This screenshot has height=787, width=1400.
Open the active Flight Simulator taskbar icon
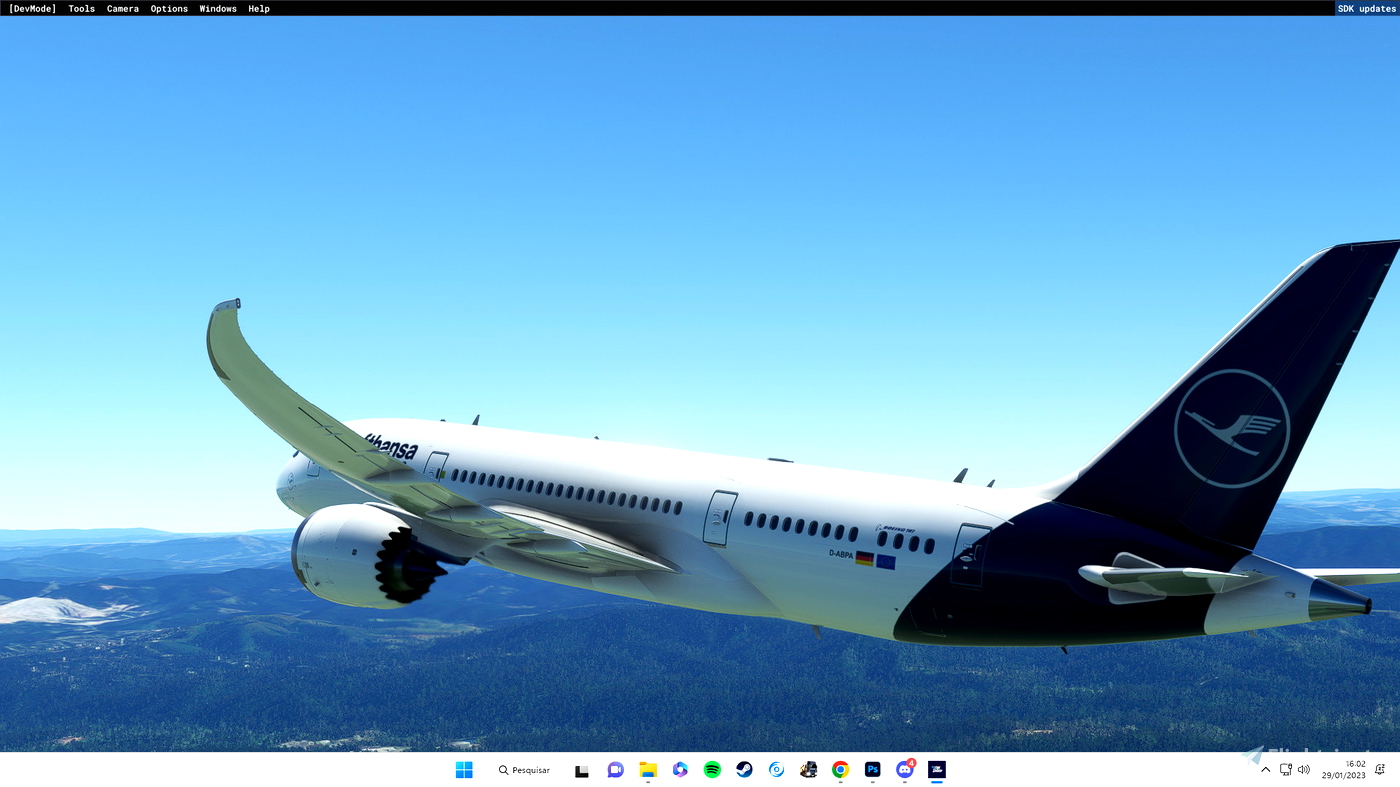(936, 768)
